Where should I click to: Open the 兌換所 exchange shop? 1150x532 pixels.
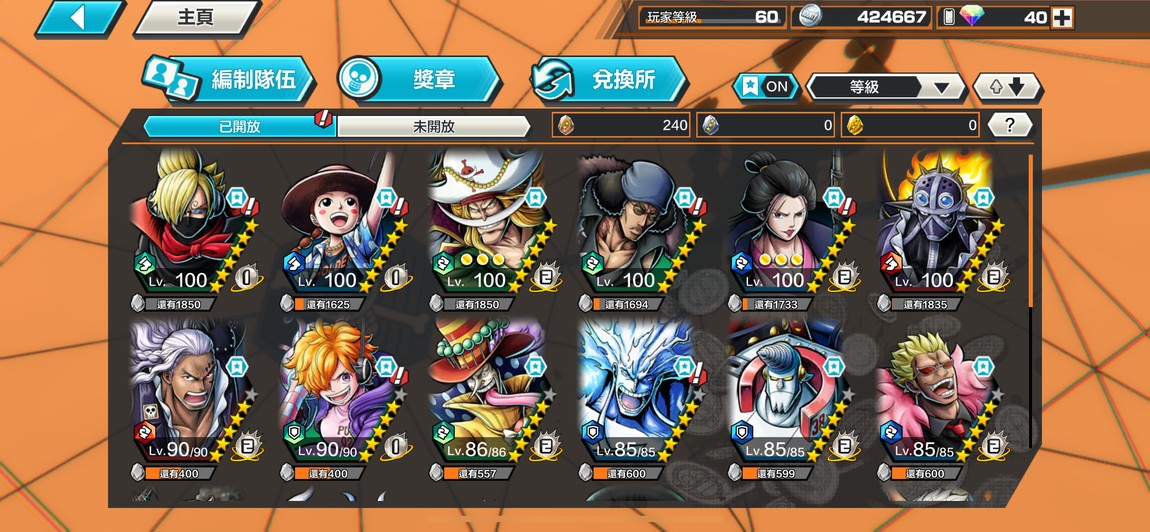point(609,80)
